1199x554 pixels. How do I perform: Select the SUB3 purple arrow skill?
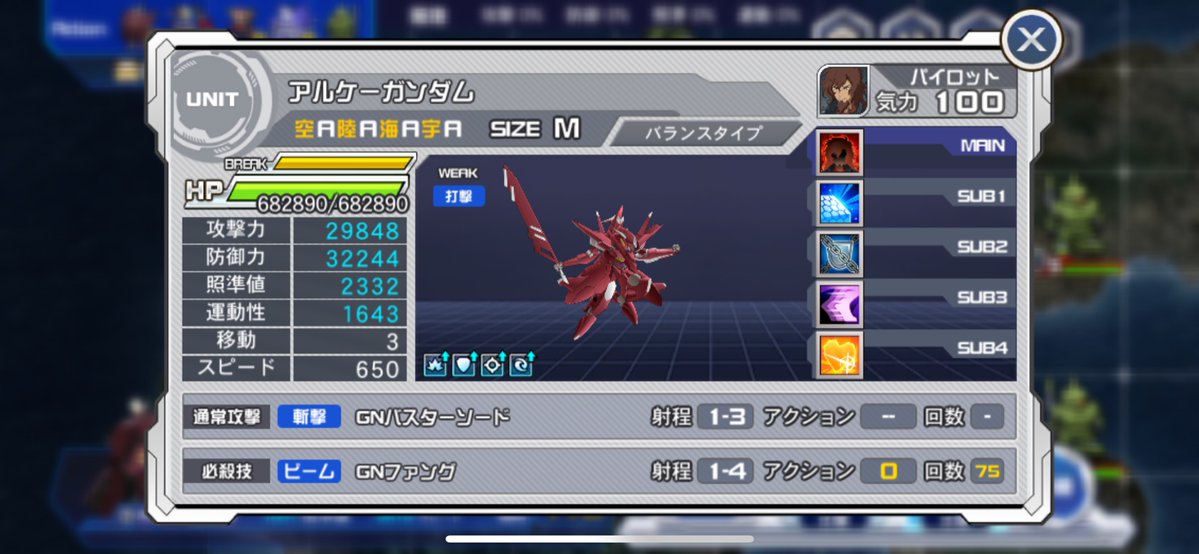tap(841, 303)
